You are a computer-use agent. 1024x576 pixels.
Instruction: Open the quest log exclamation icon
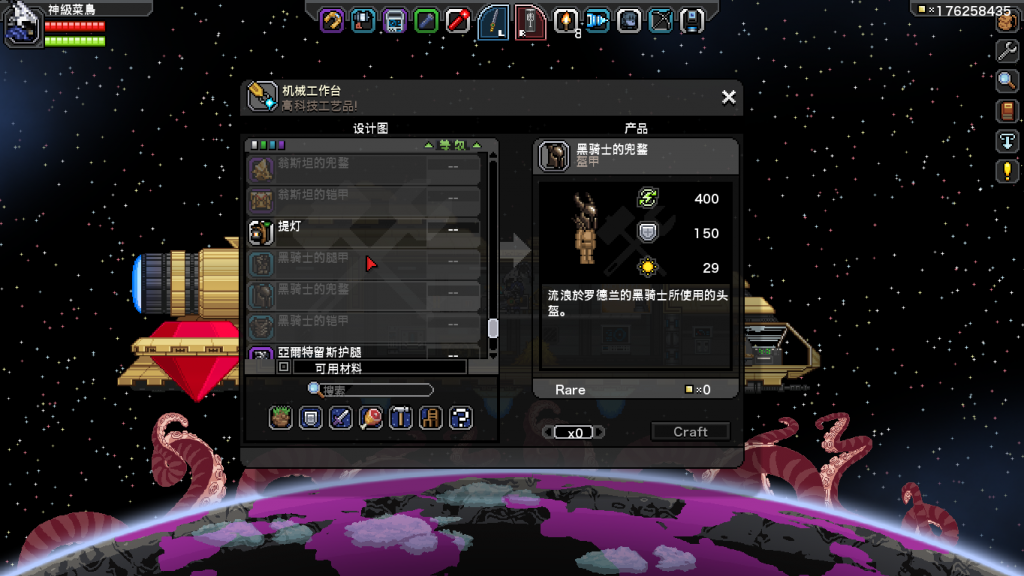point(1007,171)
